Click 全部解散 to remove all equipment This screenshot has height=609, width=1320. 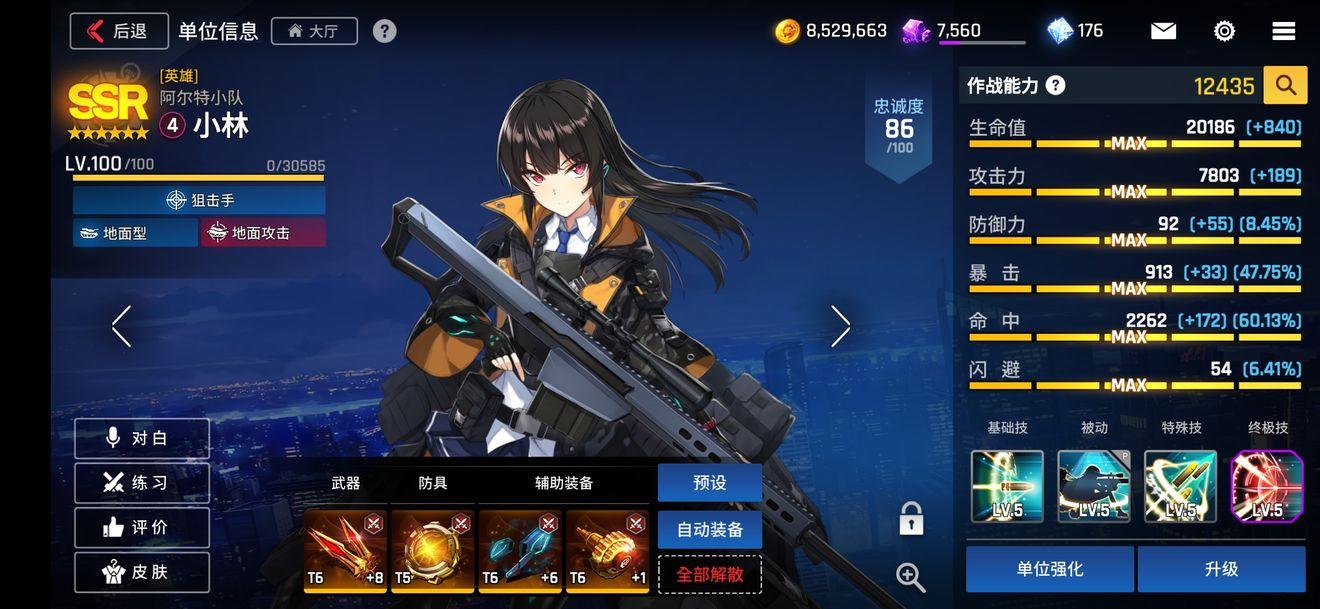pos(710,575)
